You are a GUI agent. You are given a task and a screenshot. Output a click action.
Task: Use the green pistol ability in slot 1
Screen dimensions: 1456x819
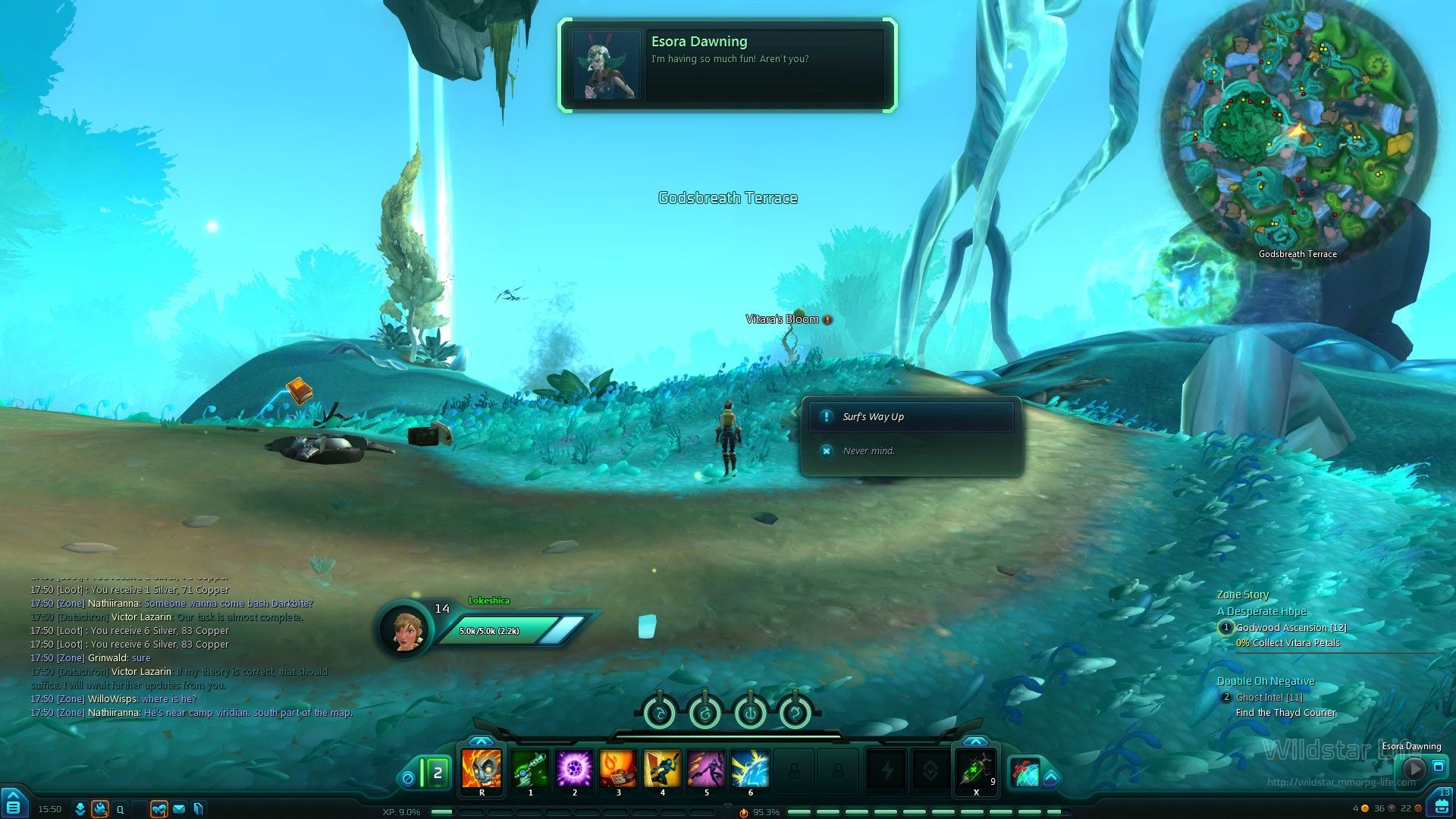530,769
